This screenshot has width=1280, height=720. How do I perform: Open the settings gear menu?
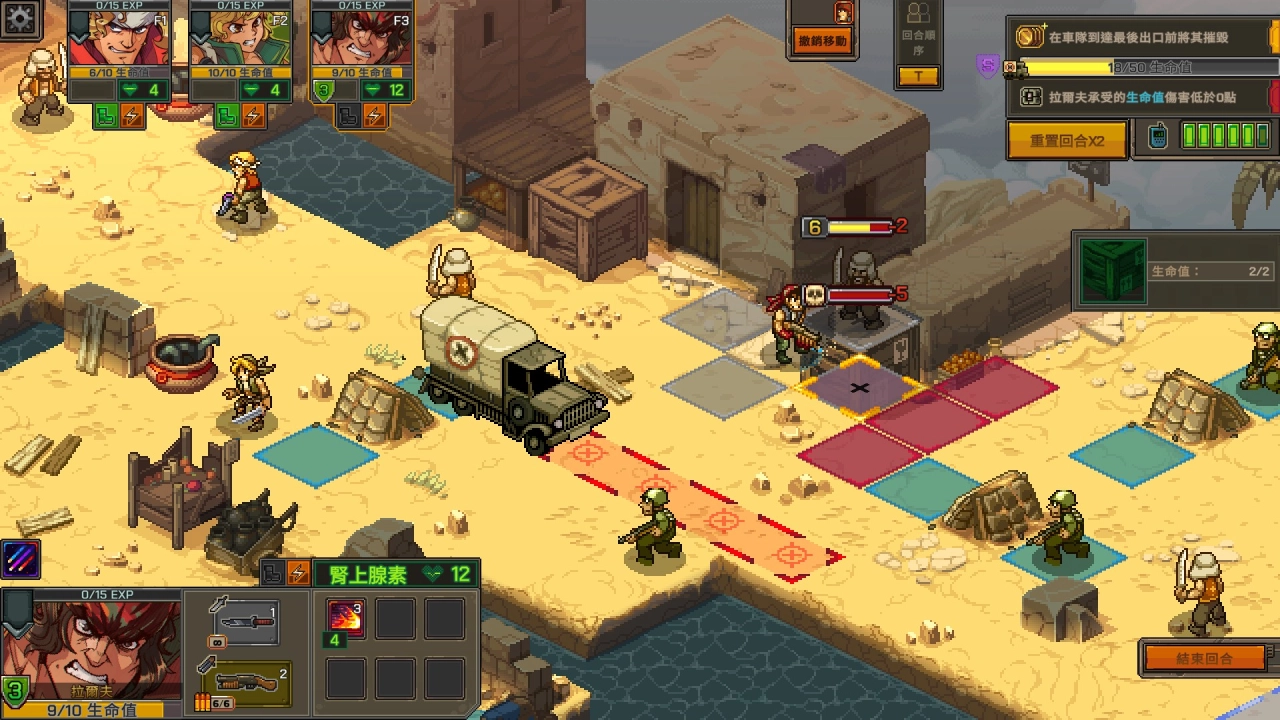(x=21, y=17)
